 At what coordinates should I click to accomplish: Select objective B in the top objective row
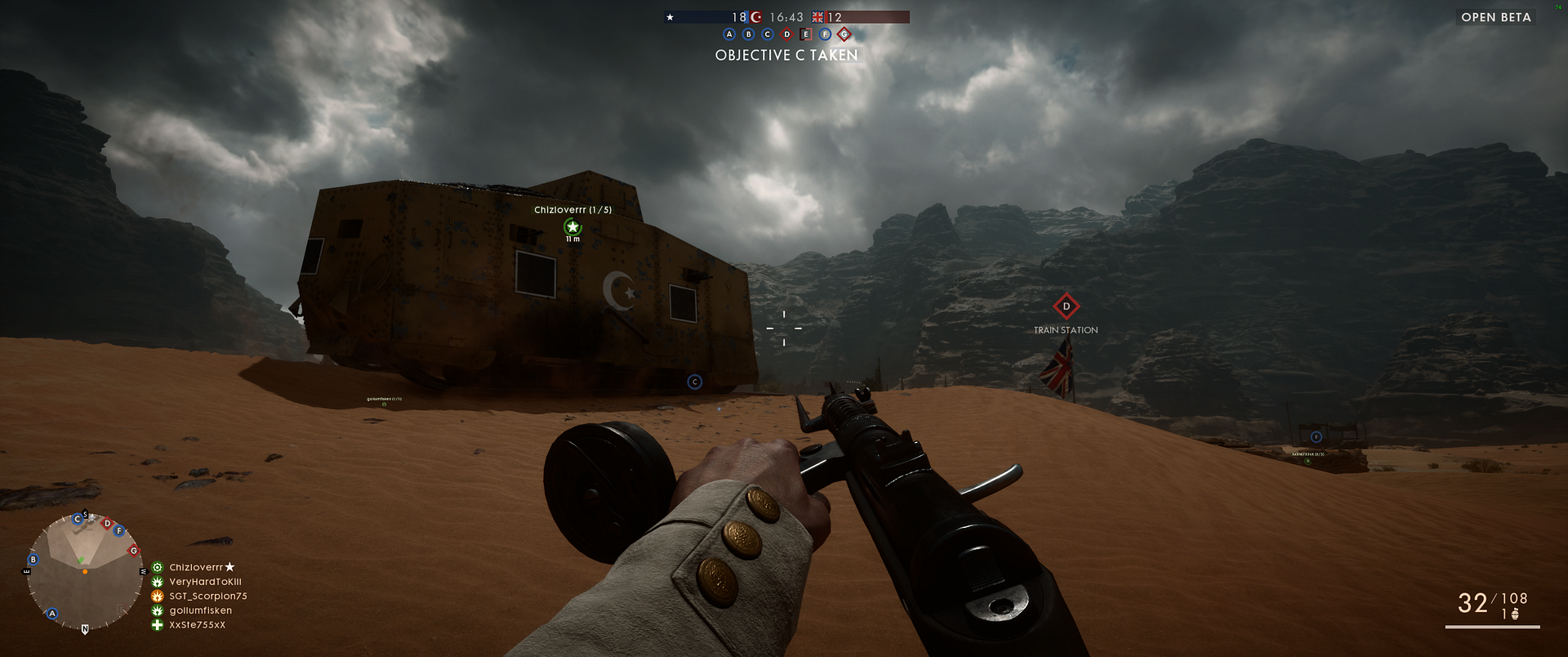[748, 34]
